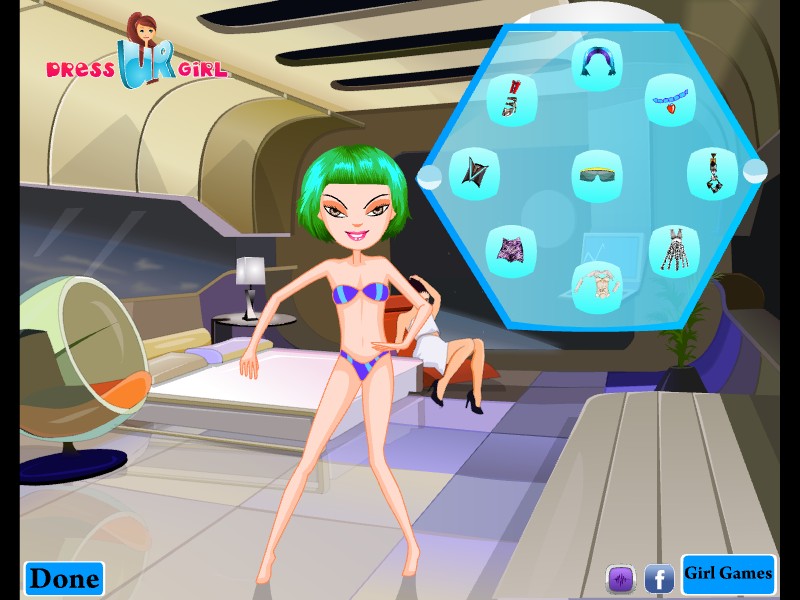Screen dimensions: 800x600
Task: Toggle the purple sound button
Action: (621, 578)
